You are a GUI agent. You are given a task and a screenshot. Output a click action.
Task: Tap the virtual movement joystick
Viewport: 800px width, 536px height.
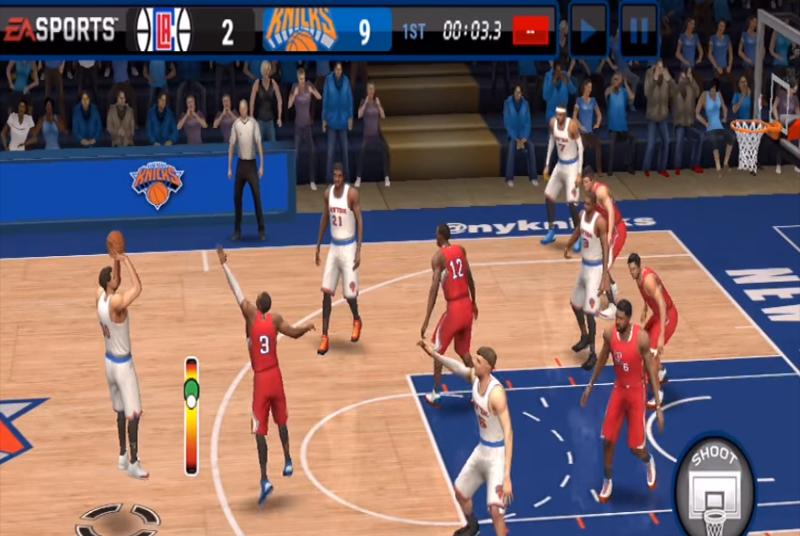point(118,520)
